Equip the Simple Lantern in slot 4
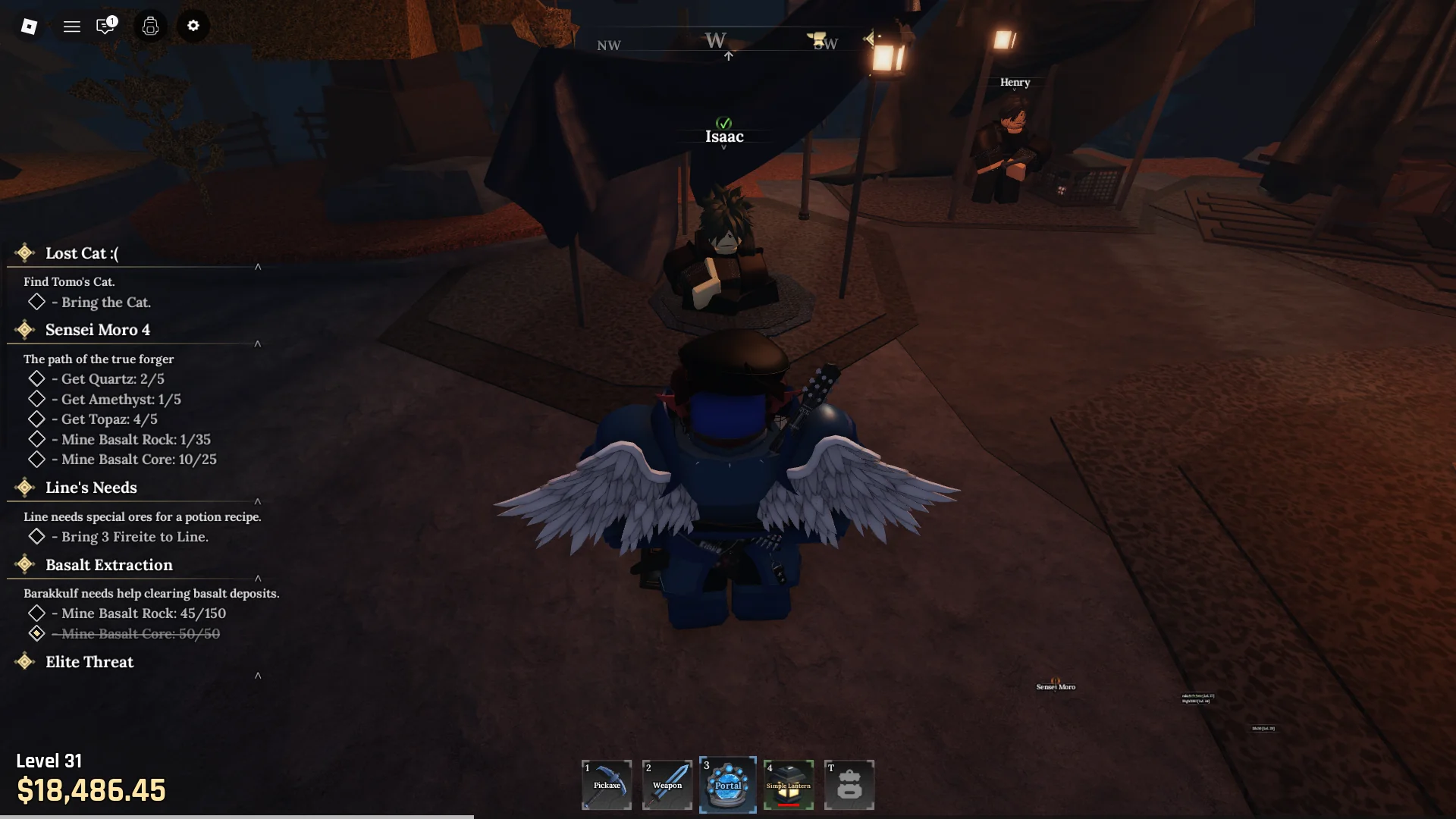Screen dimensions: 1456x819 [788, 785]
